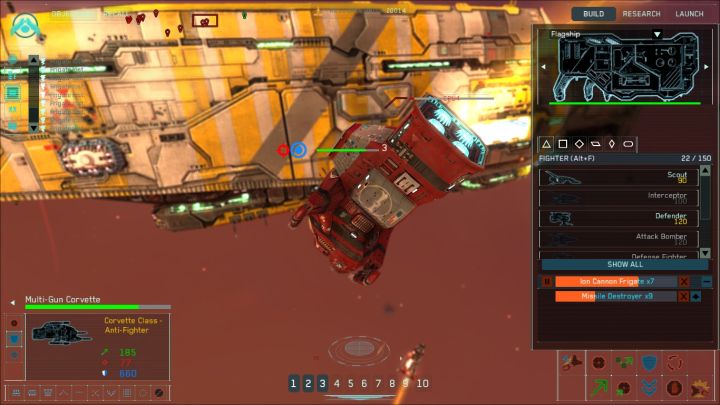Viewport: 720px width, 405px height.
Task: Queue a Defender fighter for build
Action: pos(619,217)
